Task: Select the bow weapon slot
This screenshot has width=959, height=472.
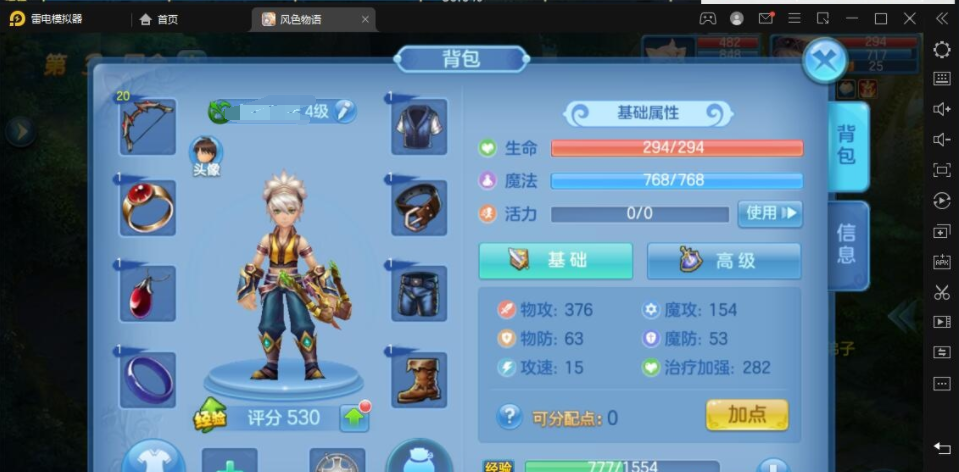Action: (147, 127)
